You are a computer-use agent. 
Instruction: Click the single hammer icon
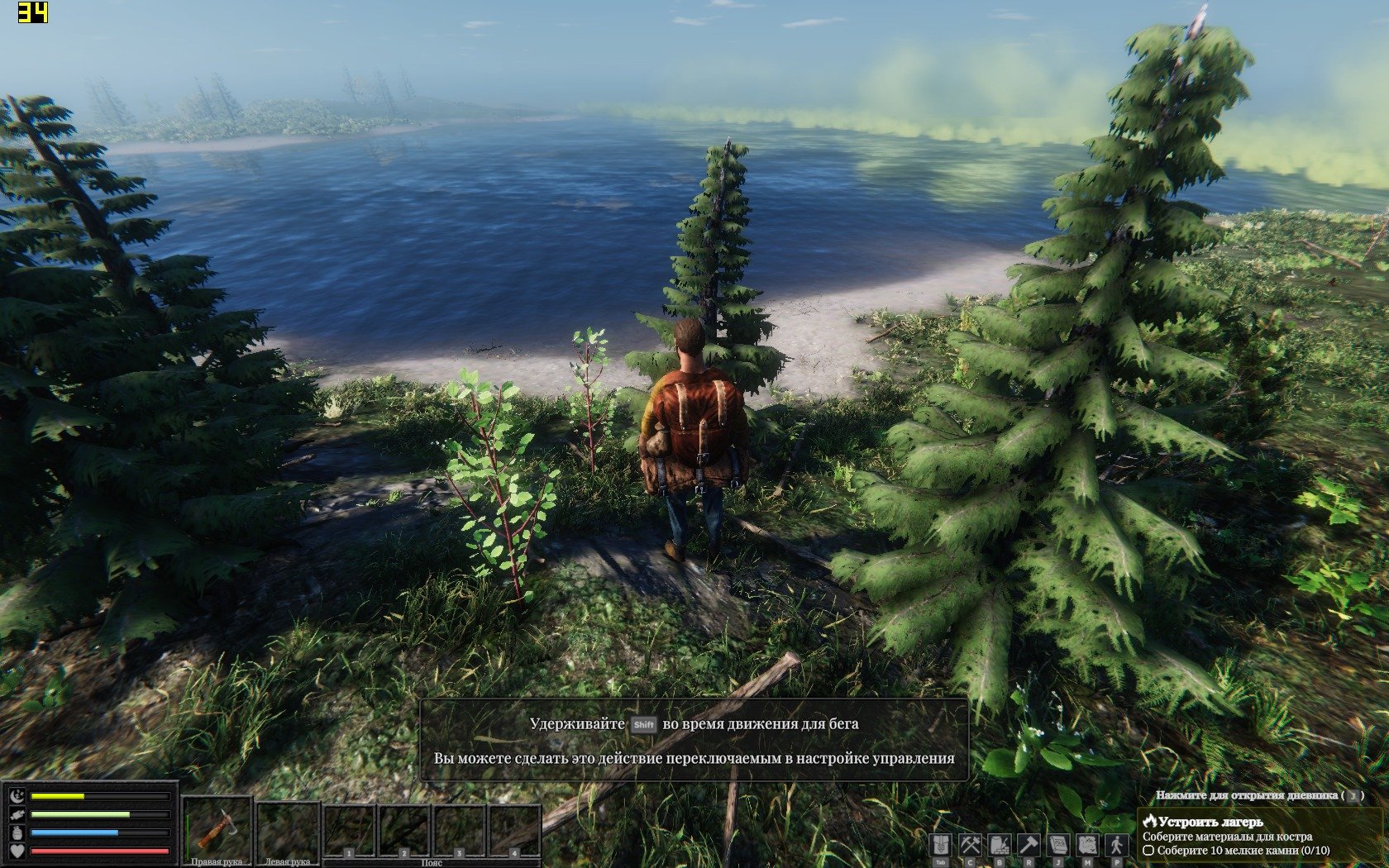(x=1029, y=845)
